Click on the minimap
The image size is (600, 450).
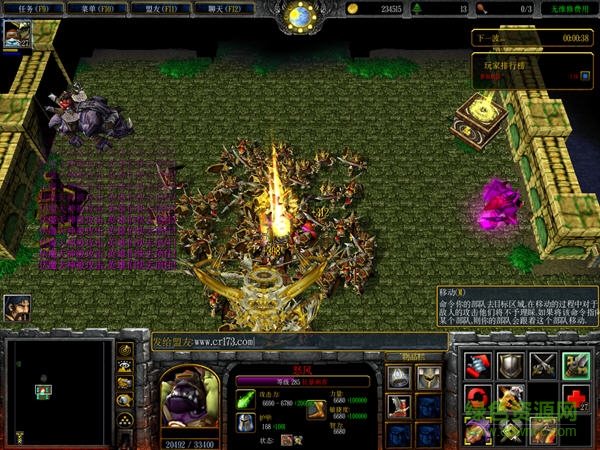tap(59, 391)
